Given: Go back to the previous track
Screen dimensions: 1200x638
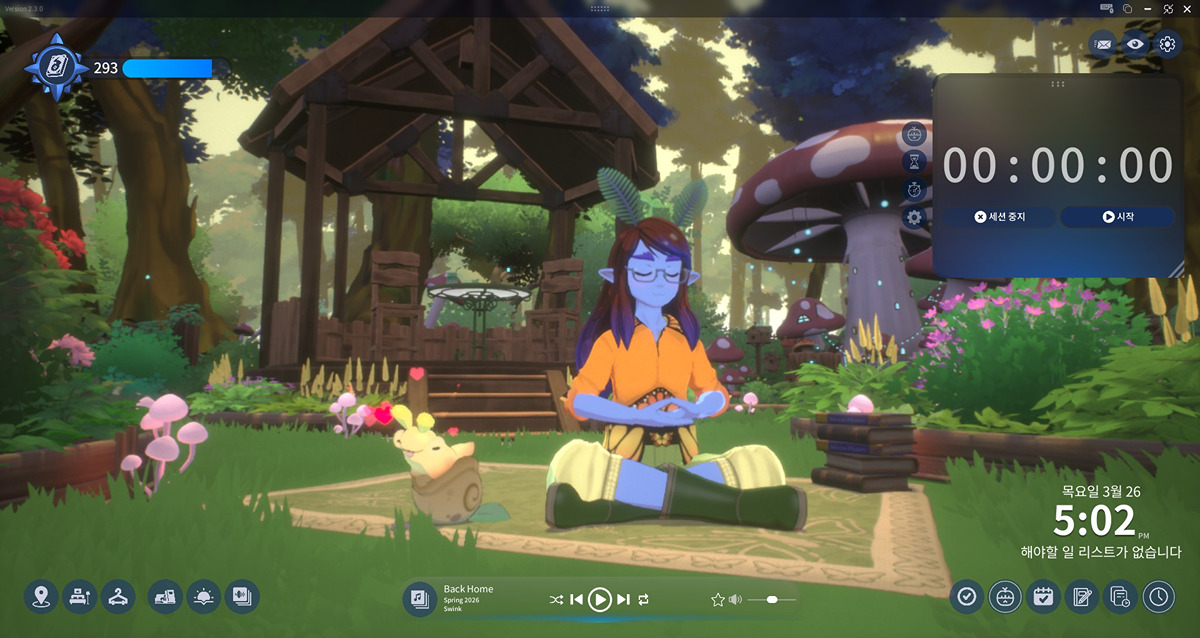Looking at the screenshot, I should (576, 599).
